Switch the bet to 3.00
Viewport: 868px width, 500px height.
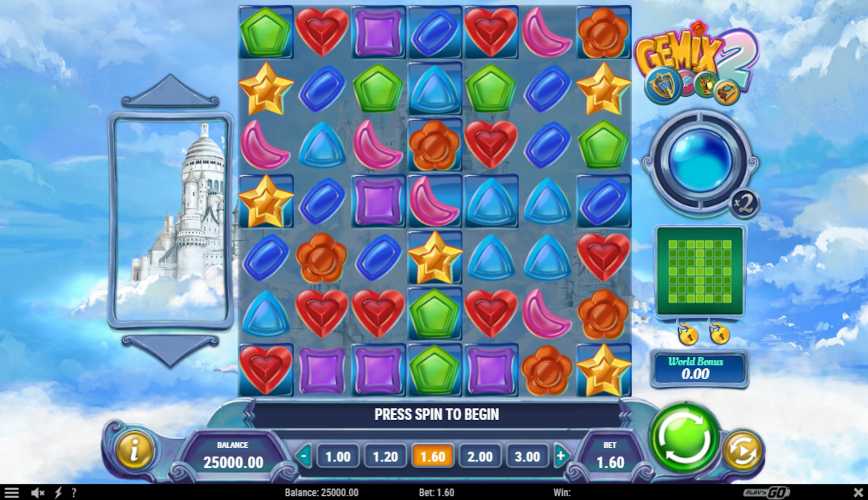(527, 457)
